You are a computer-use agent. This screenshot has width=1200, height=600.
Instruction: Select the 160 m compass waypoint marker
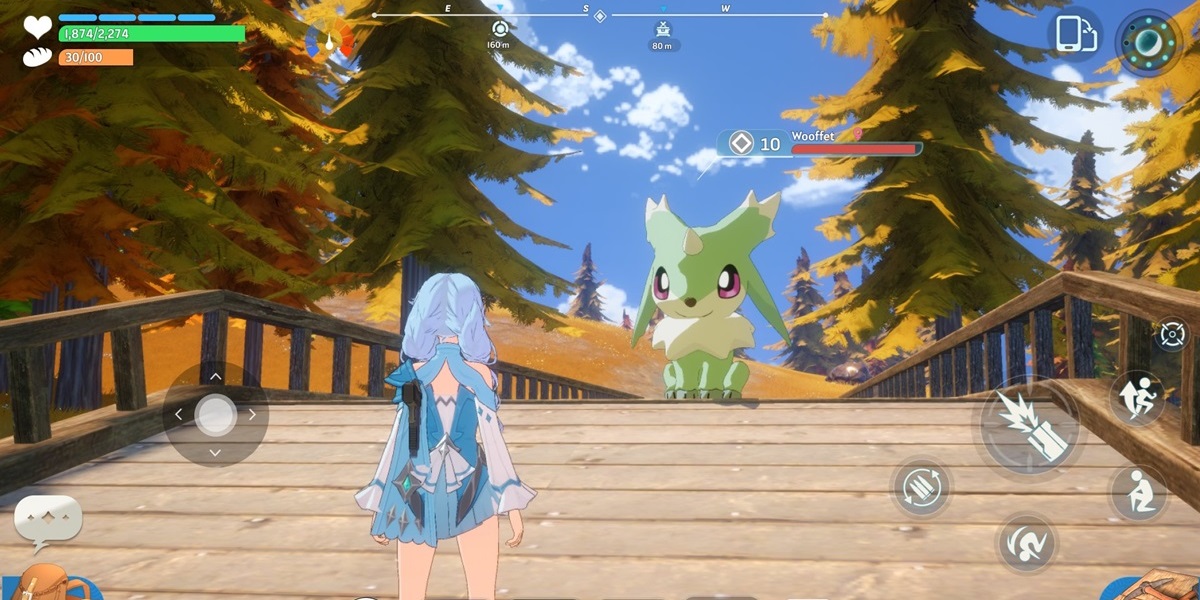(499, 29)
